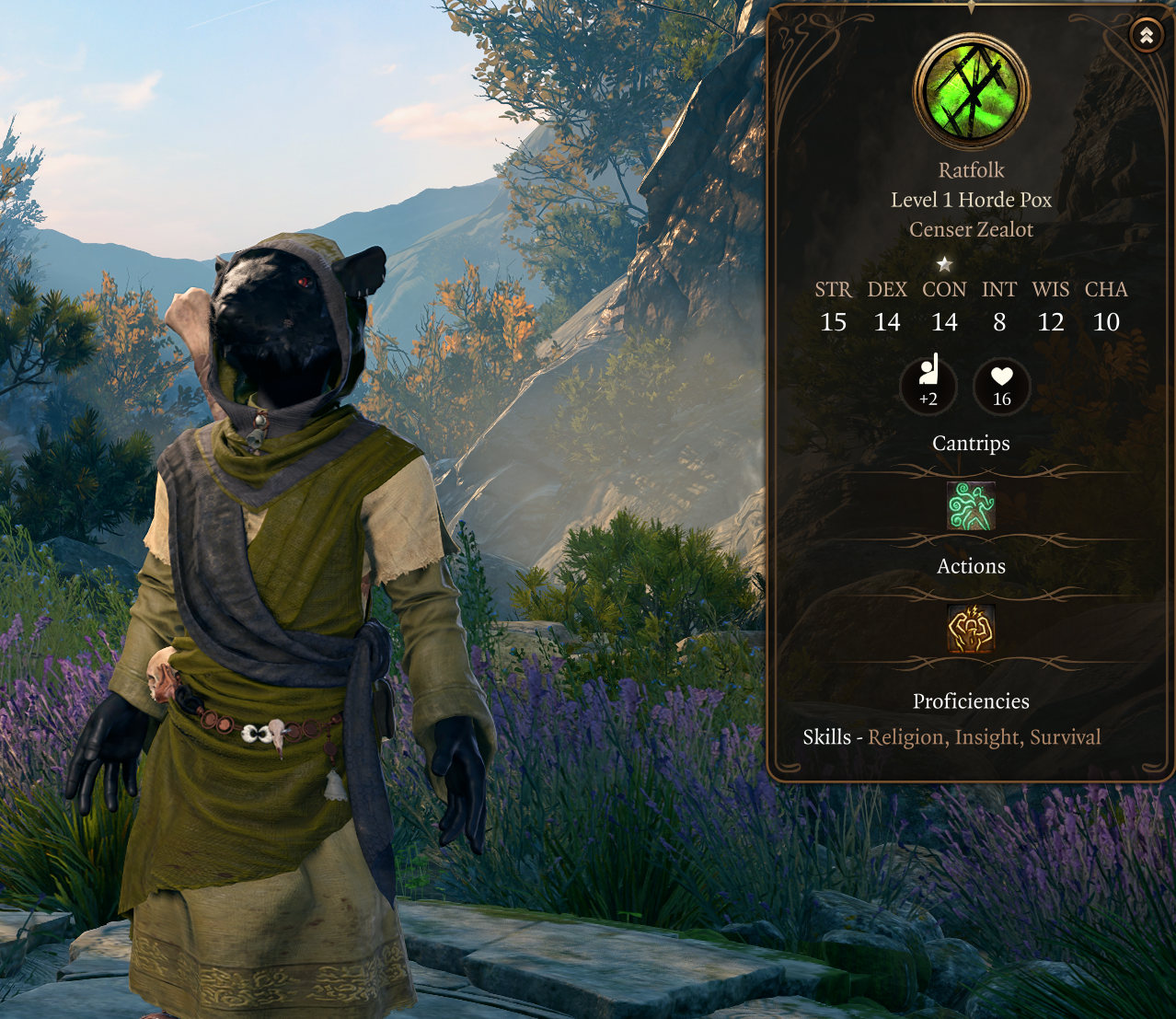This screenshot has height=1019, width=1176.
Task: Click the green Horde Pox class emblem
Action: 971,91
